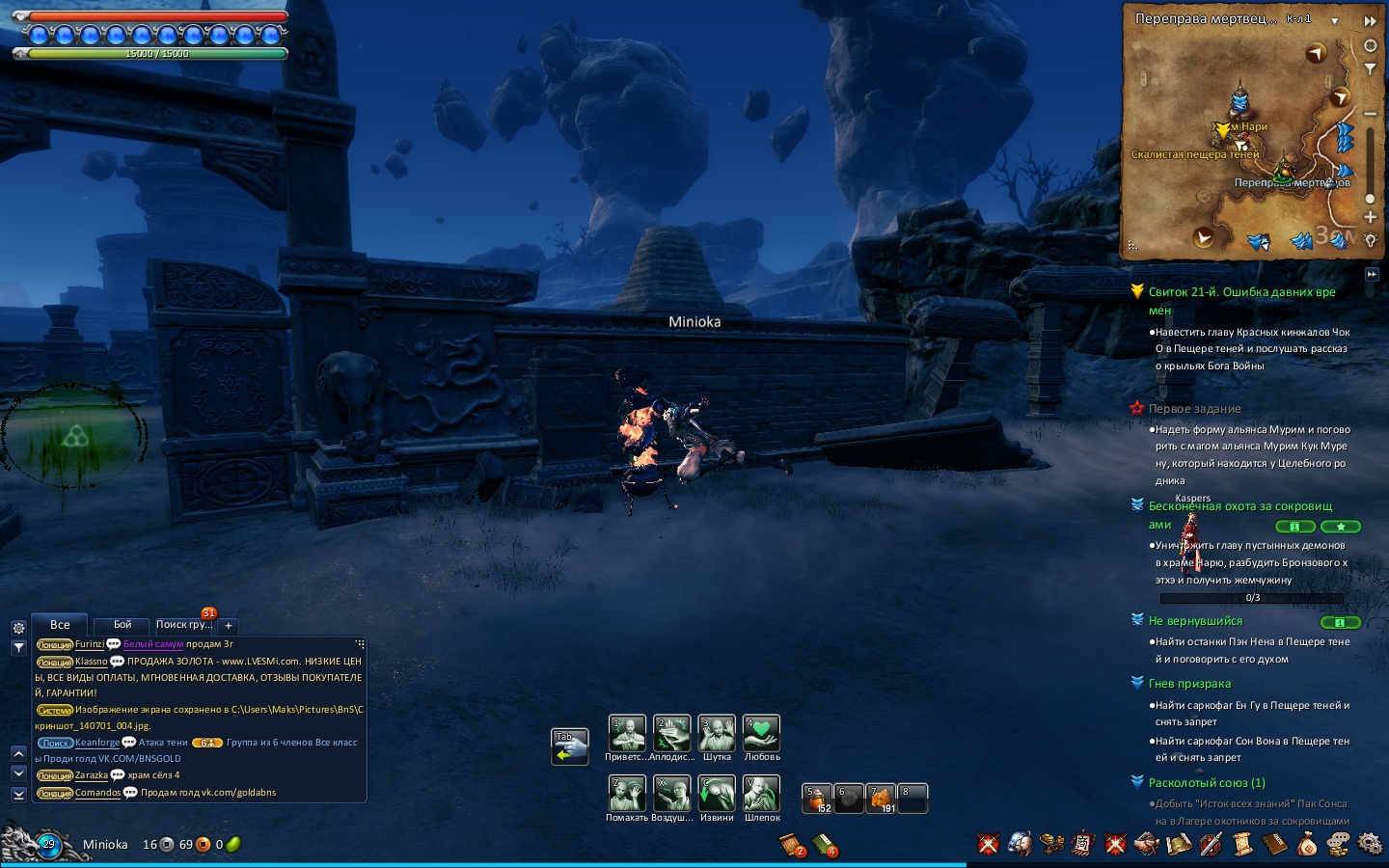Use the Извини apology emote
The height and width of the screenshot is (868, 1389).
pyautogui.click(x=717, y=795)
